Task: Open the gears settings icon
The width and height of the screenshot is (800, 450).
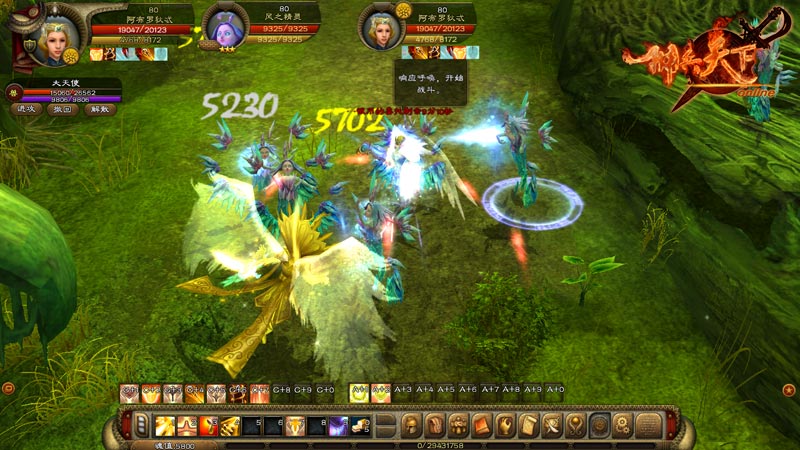Action: click(x=624, y=426)
